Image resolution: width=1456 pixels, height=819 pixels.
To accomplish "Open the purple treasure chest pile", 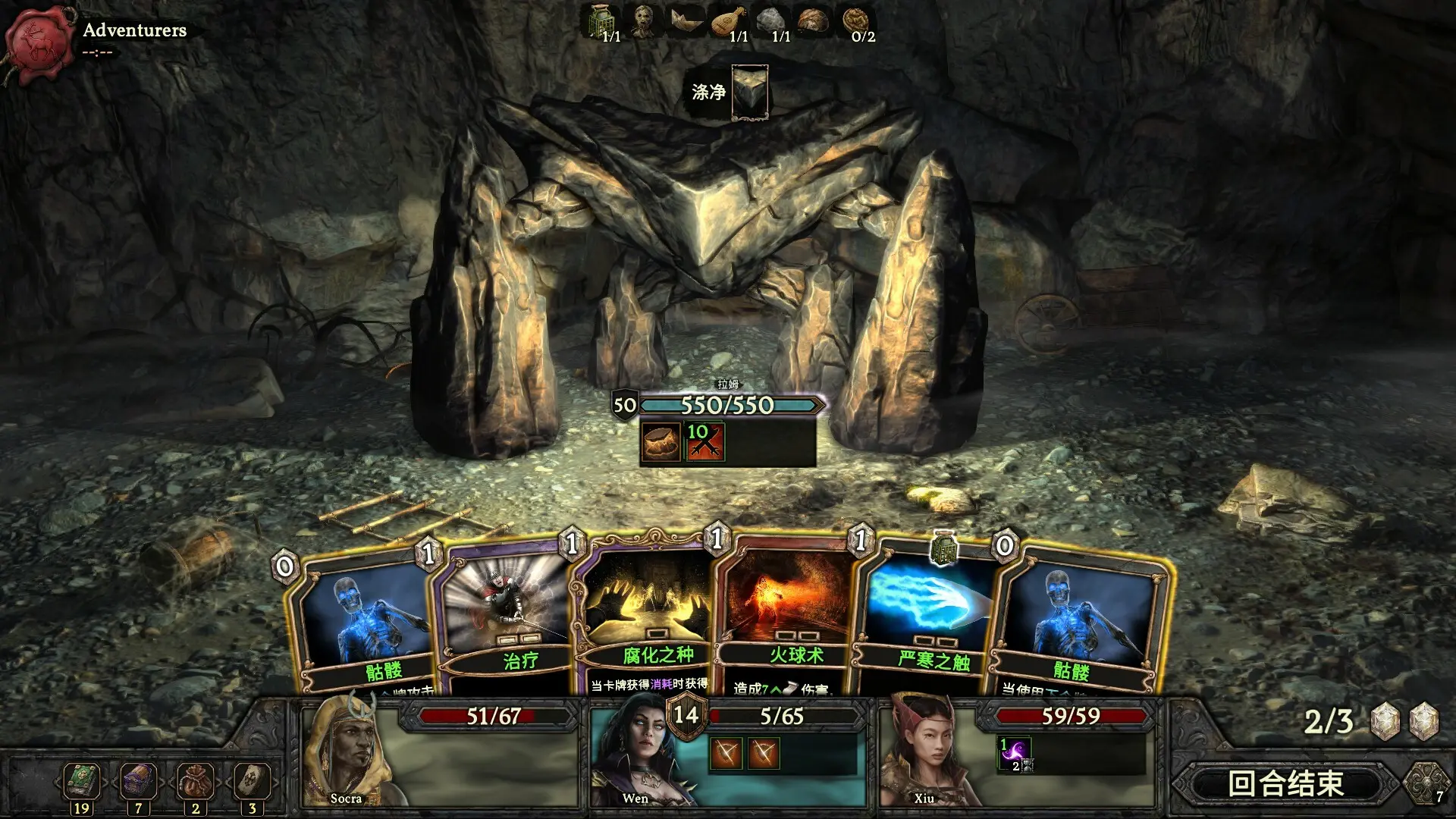I will tap(138, 780).
